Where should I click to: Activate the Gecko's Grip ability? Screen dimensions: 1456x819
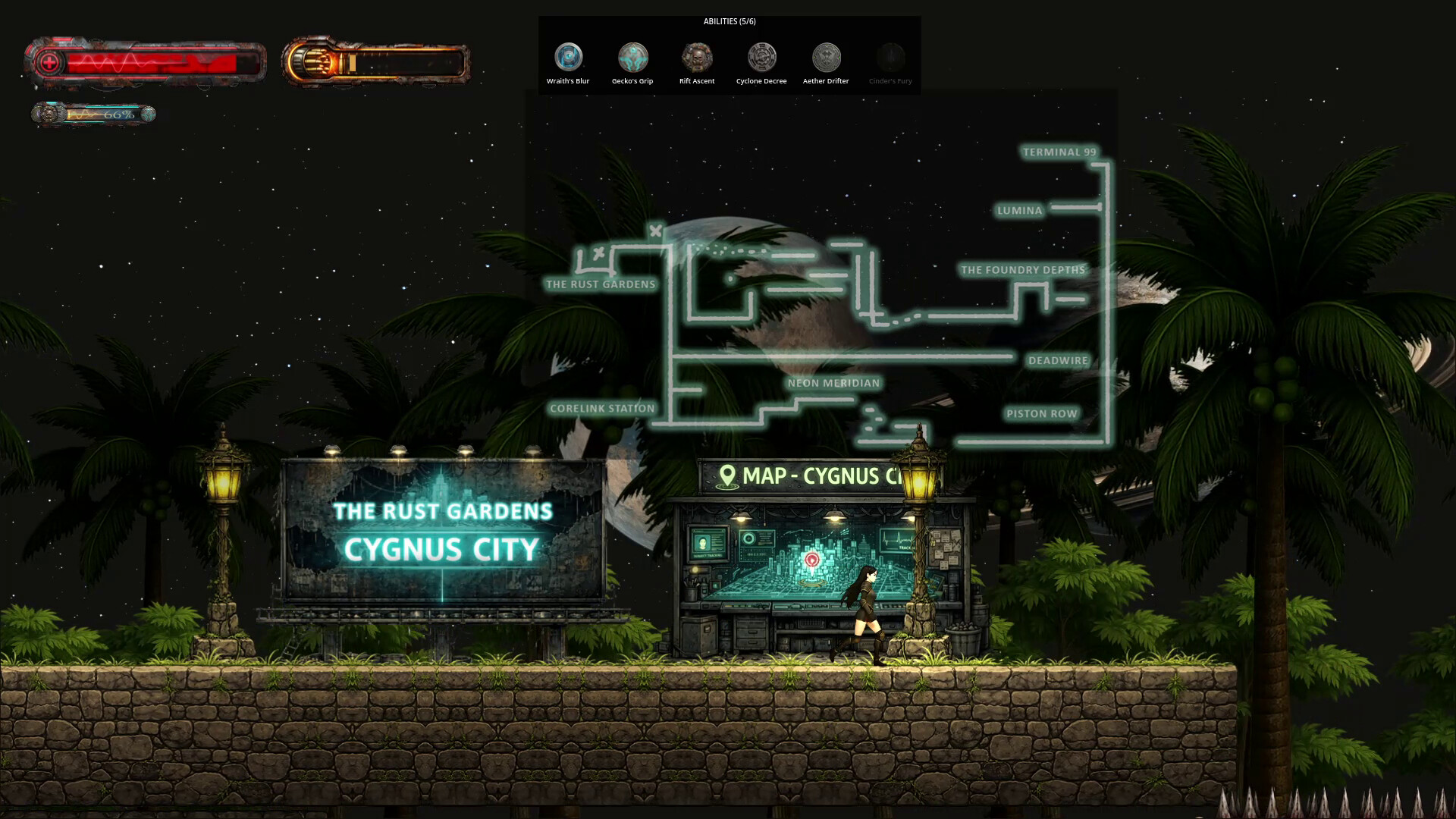point(632,56)
